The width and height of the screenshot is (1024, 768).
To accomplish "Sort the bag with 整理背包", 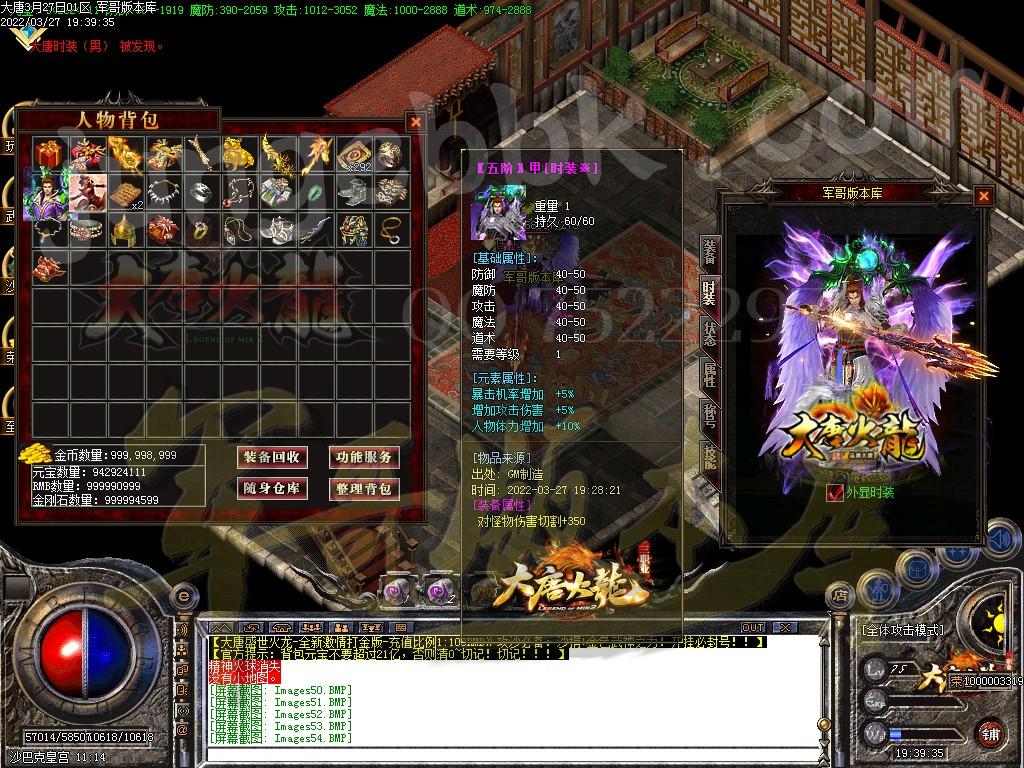I will click(364, 489).
